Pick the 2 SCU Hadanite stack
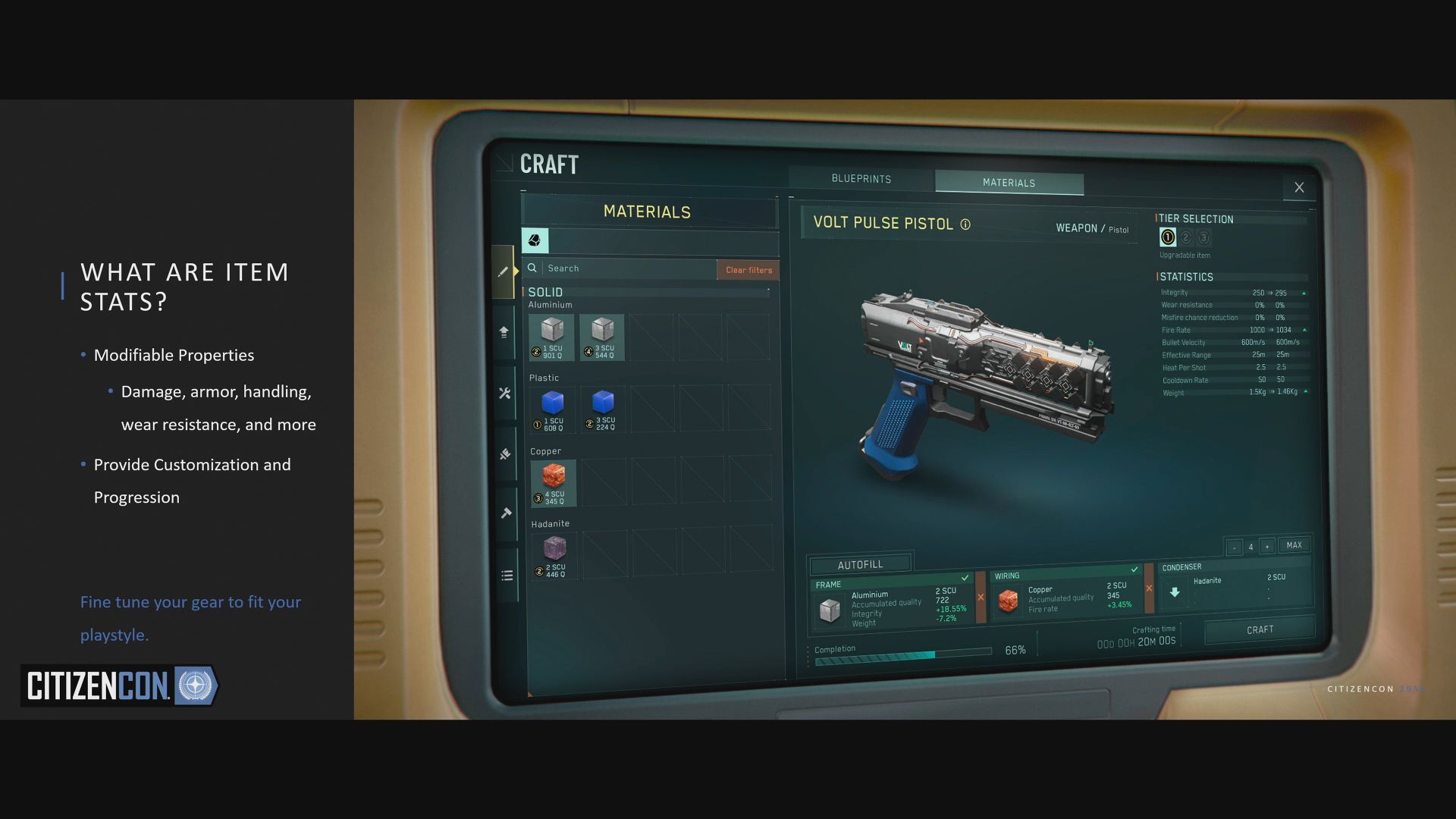The height and width of the screenshot is (819, 1456). pyautogui.click(x=554, y=556)
